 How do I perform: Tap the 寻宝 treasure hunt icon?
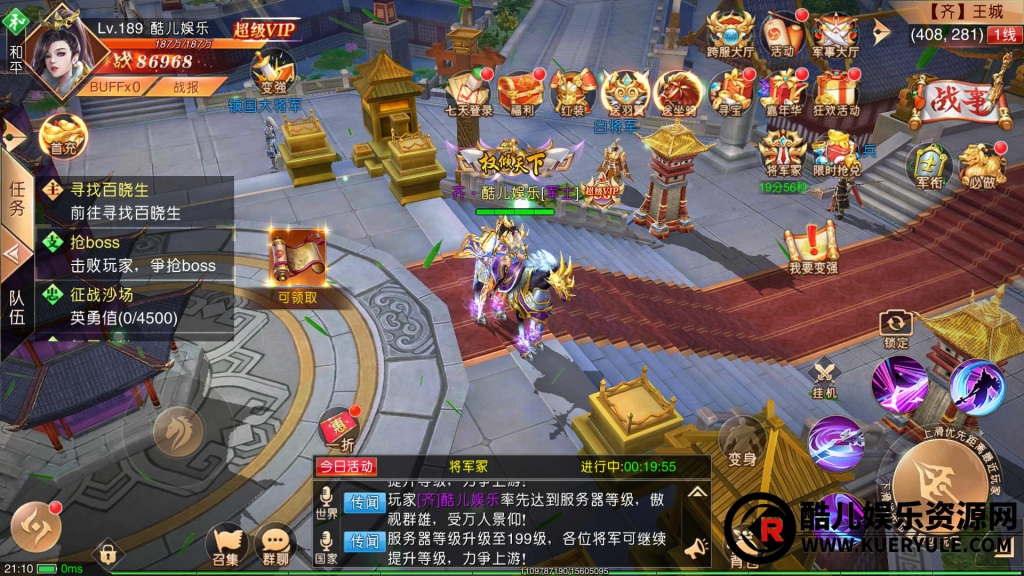tap(735, 88)
